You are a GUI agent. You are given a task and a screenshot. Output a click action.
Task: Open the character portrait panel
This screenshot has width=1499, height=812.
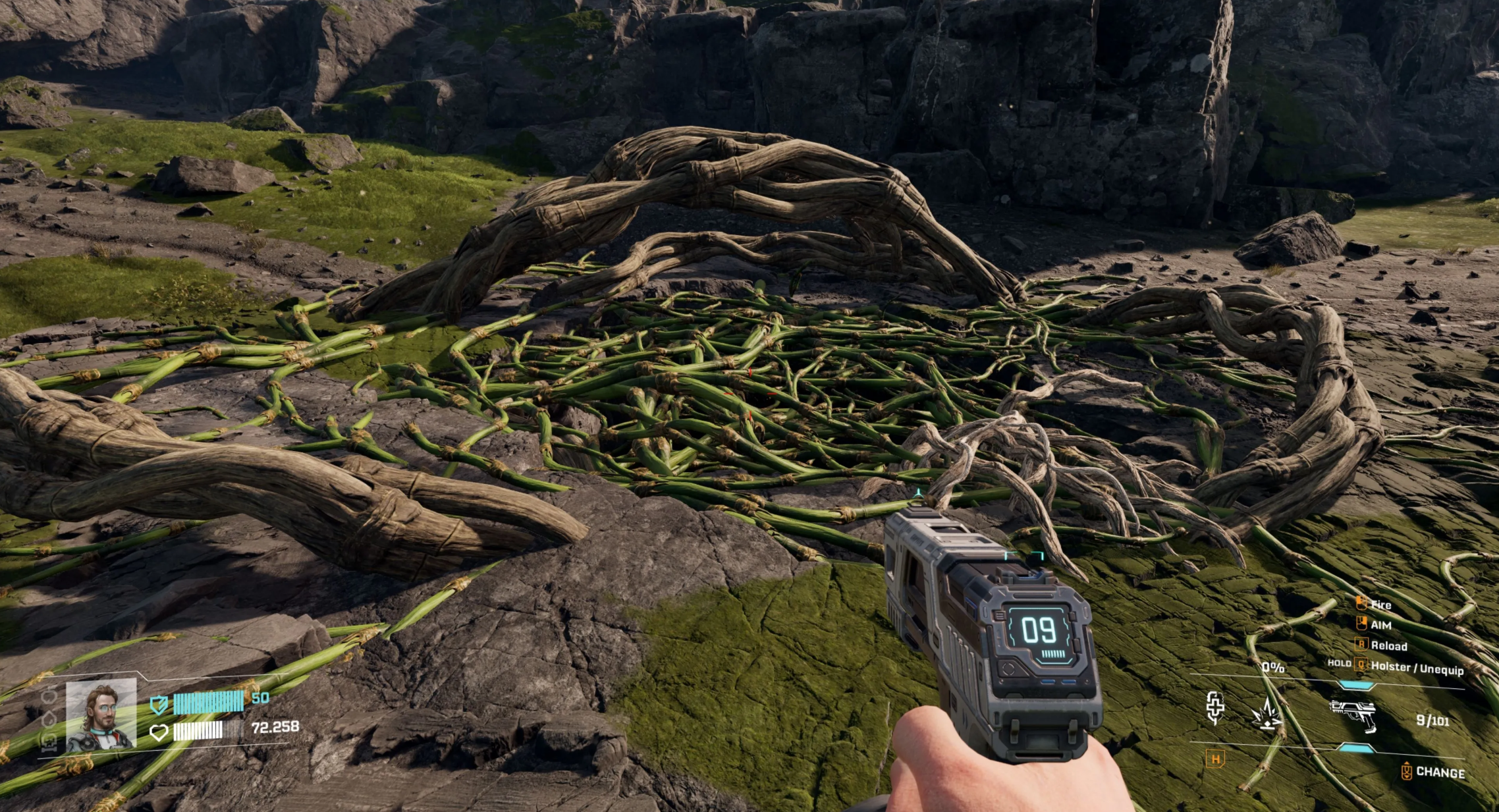pyautogui.click(x=101, y=715)
